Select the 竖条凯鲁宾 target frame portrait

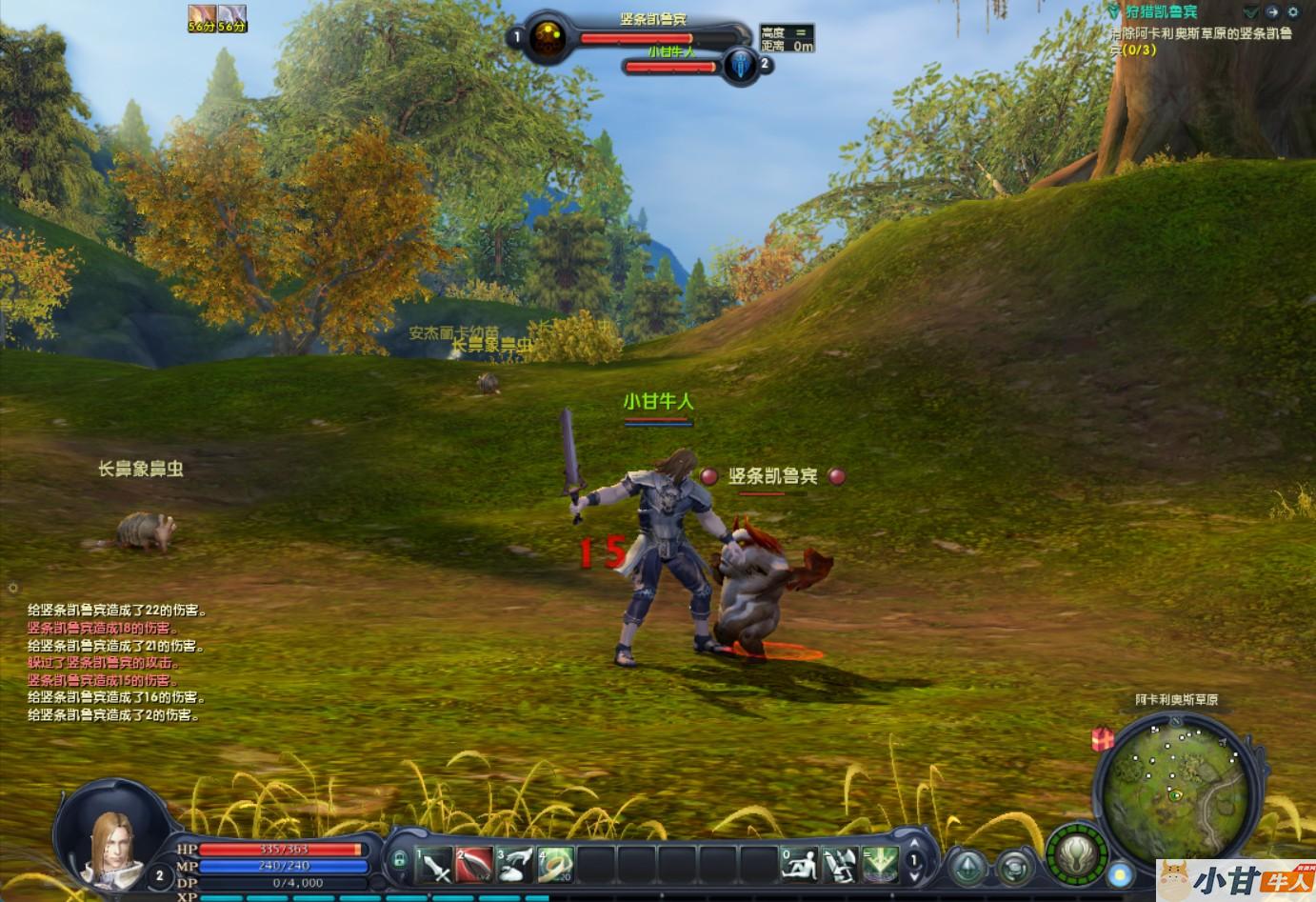click(x=547, y=39)
